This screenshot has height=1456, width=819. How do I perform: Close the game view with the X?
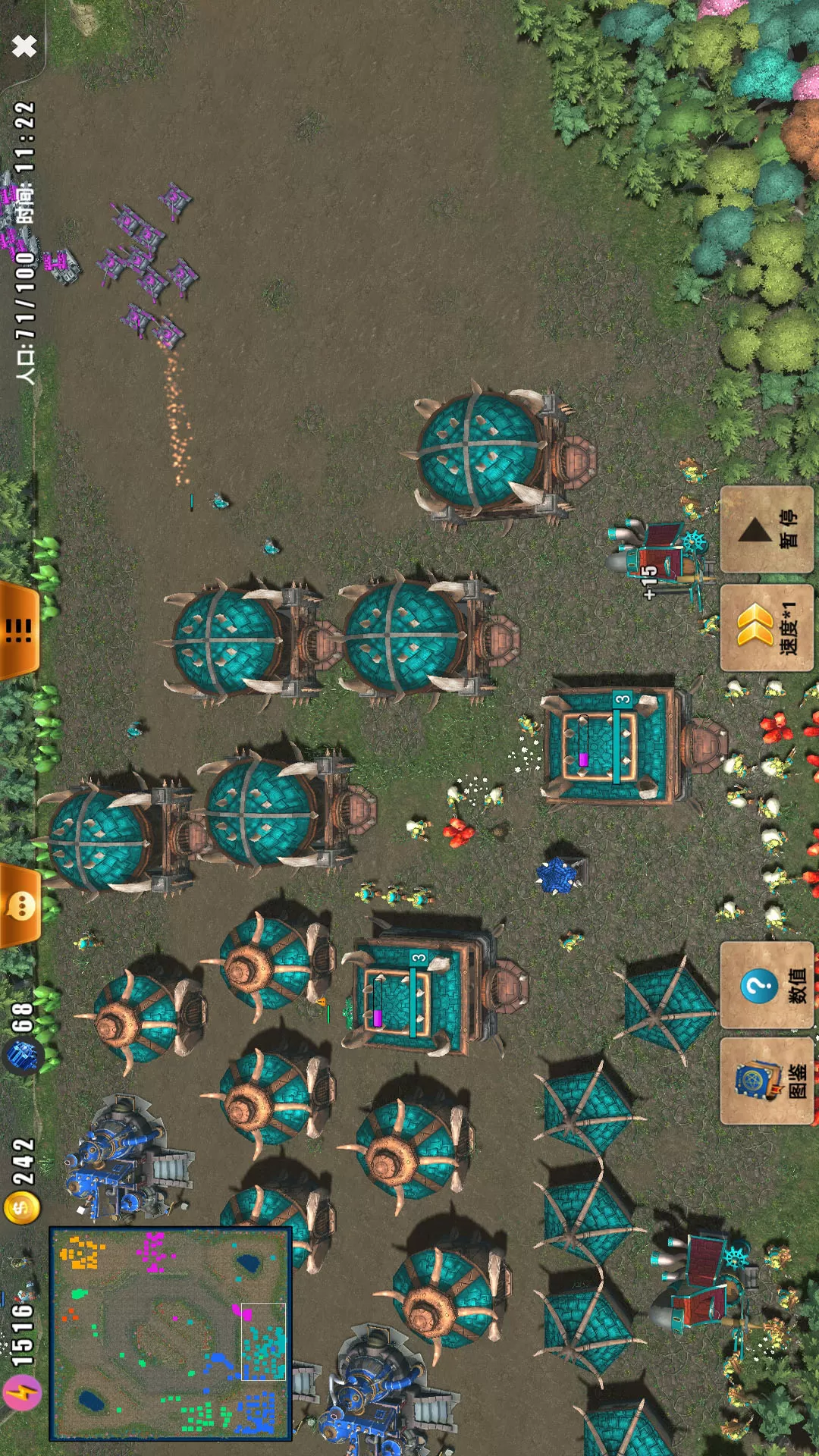(24, 46)
